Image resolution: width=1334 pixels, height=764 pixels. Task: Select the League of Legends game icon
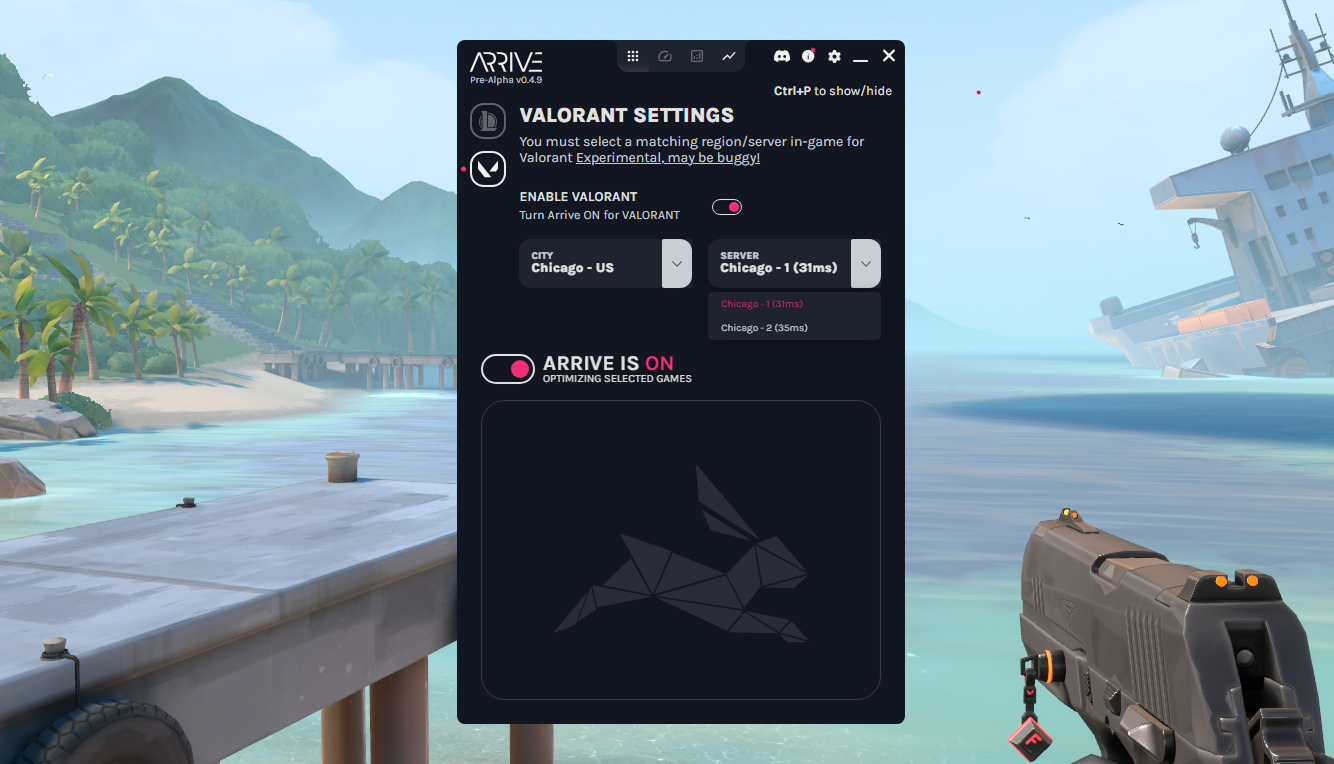tap(488, 120)
